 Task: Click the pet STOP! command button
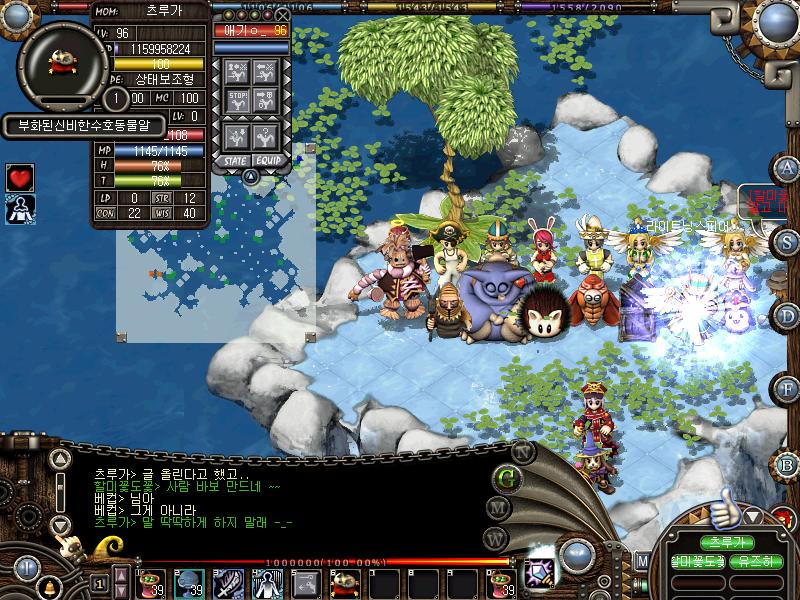[x=238, y=99]
